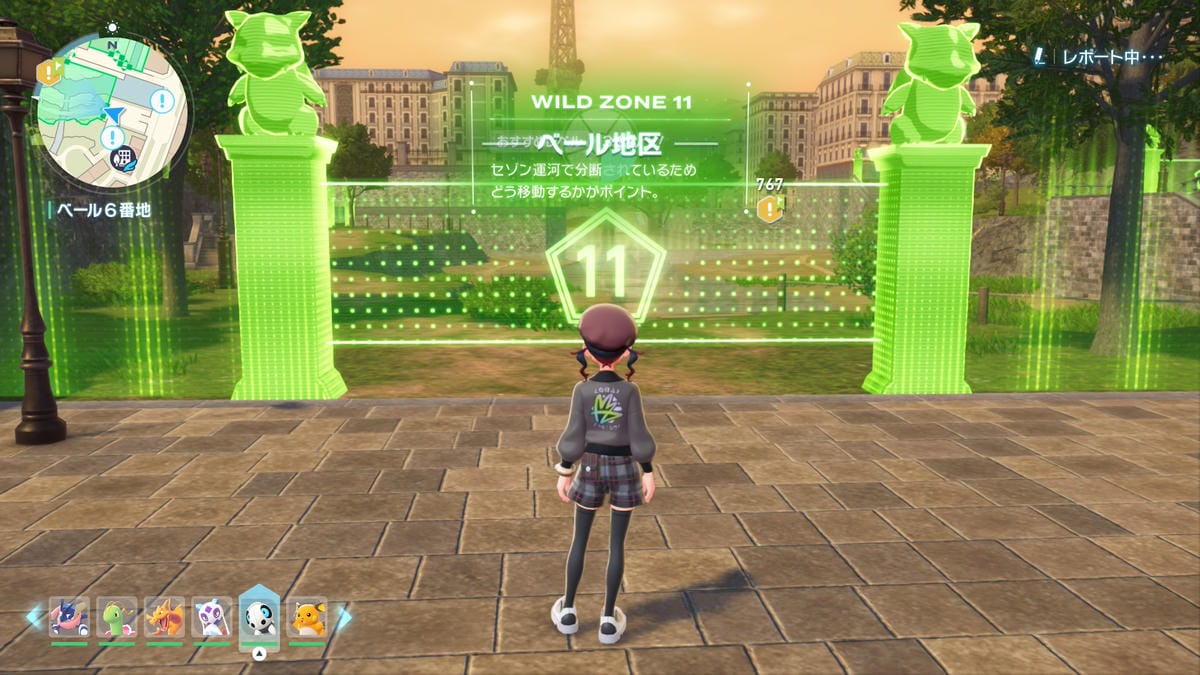Select the green Meganium party slot
Viewport: 1200px width, 675px height.
tap(117, 618)
